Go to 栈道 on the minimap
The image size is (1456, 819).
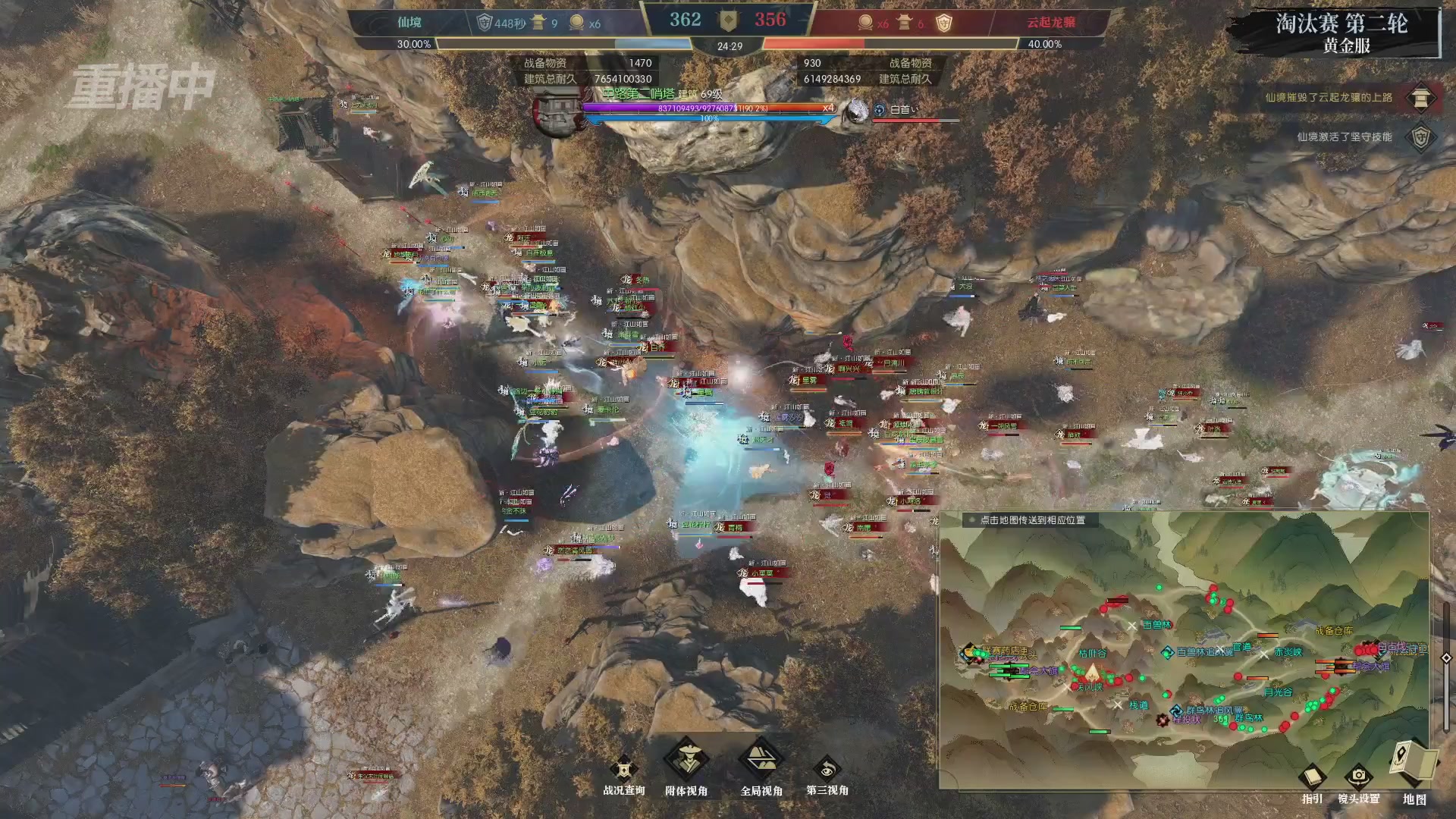click(x=1138, y=704)
